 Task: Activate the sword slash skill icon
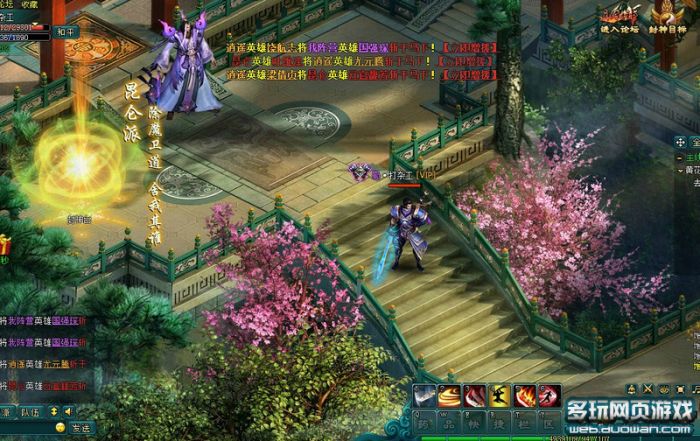pos(425,396)
